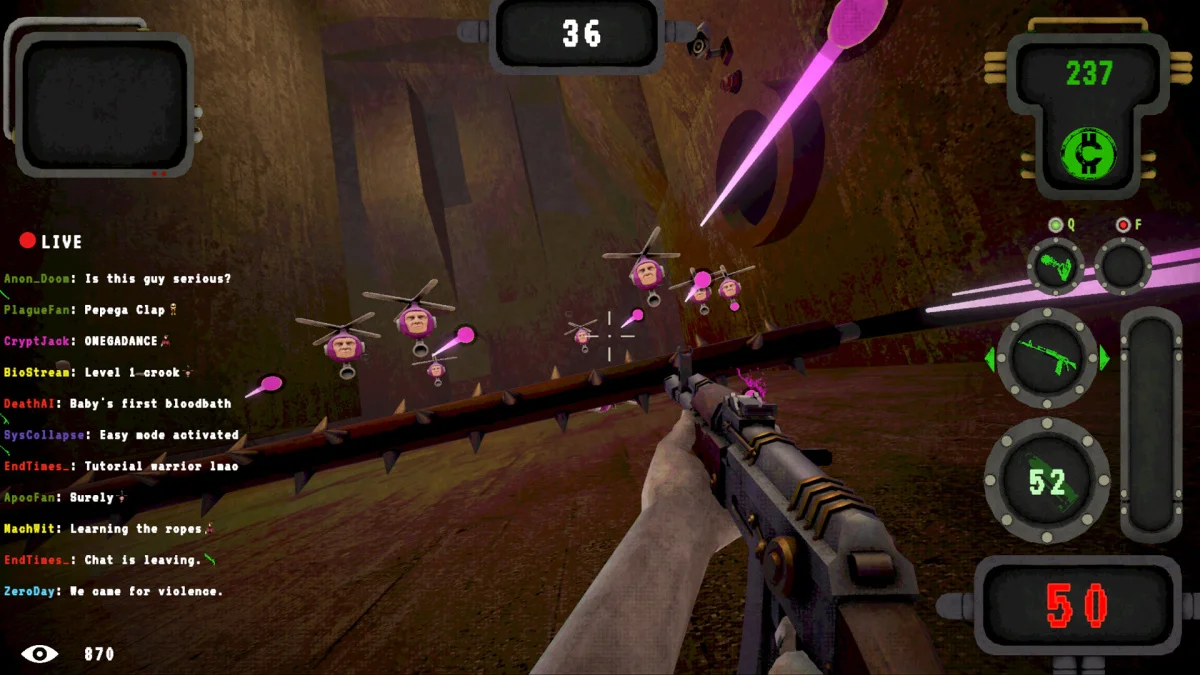Click the green currency coin icon
The image size is (1200, 675).
(1088, 151)
